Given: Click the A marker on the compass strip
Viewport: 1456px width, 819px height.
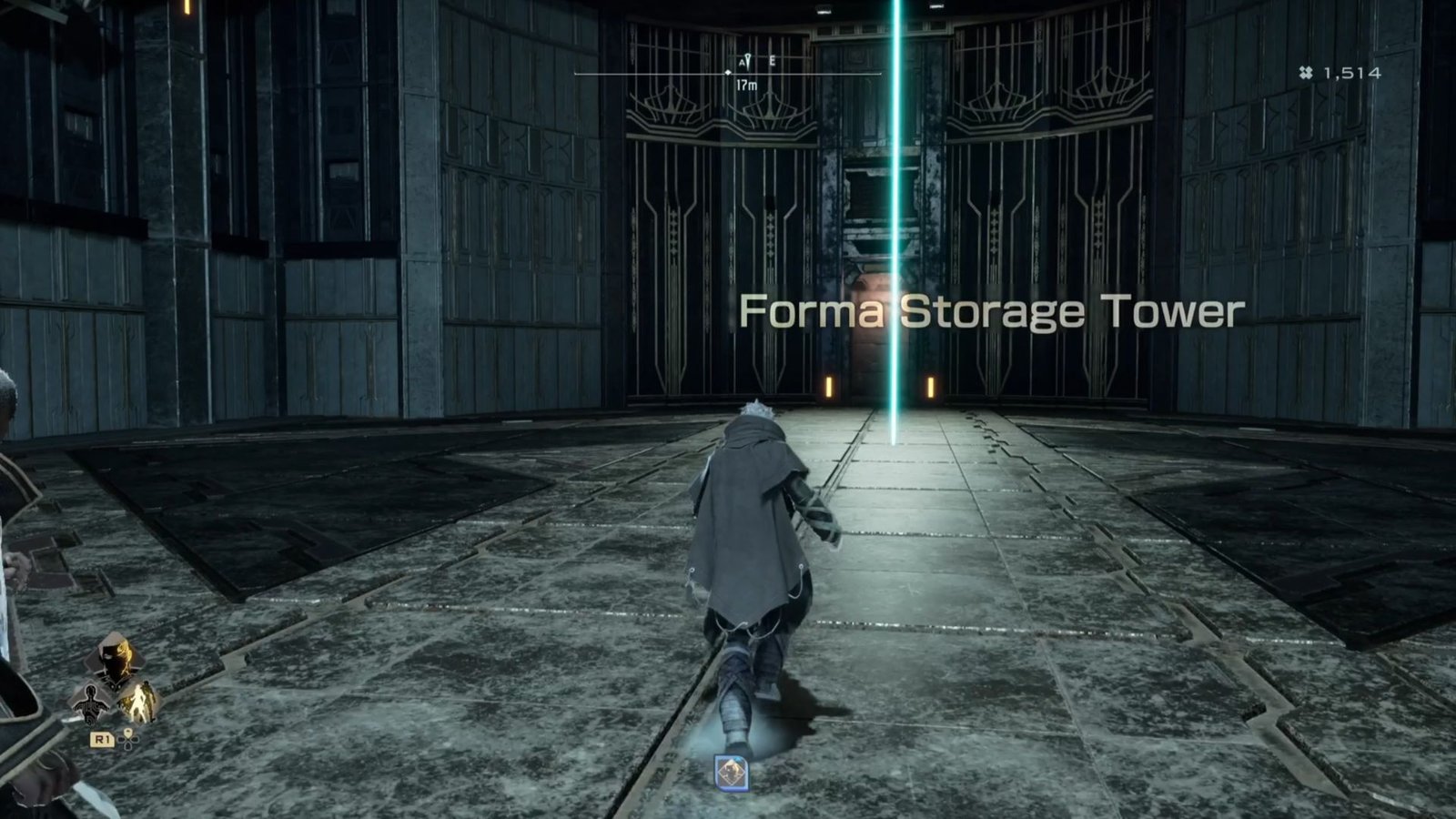Looking at the screenshot, I should click(x=743, y=62).
